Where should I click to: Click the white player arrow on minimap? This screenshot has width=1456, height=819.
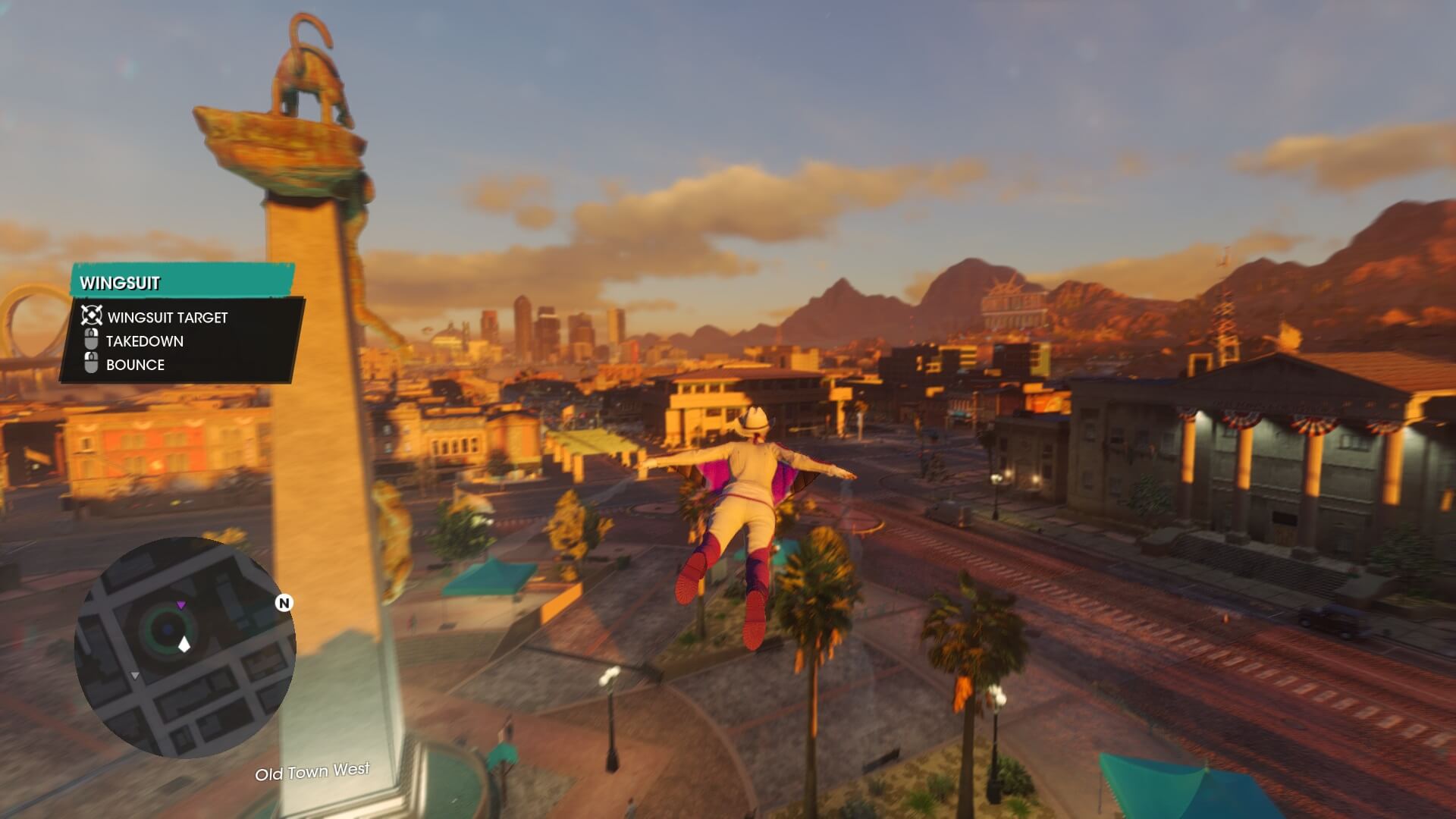coord(184,645)
